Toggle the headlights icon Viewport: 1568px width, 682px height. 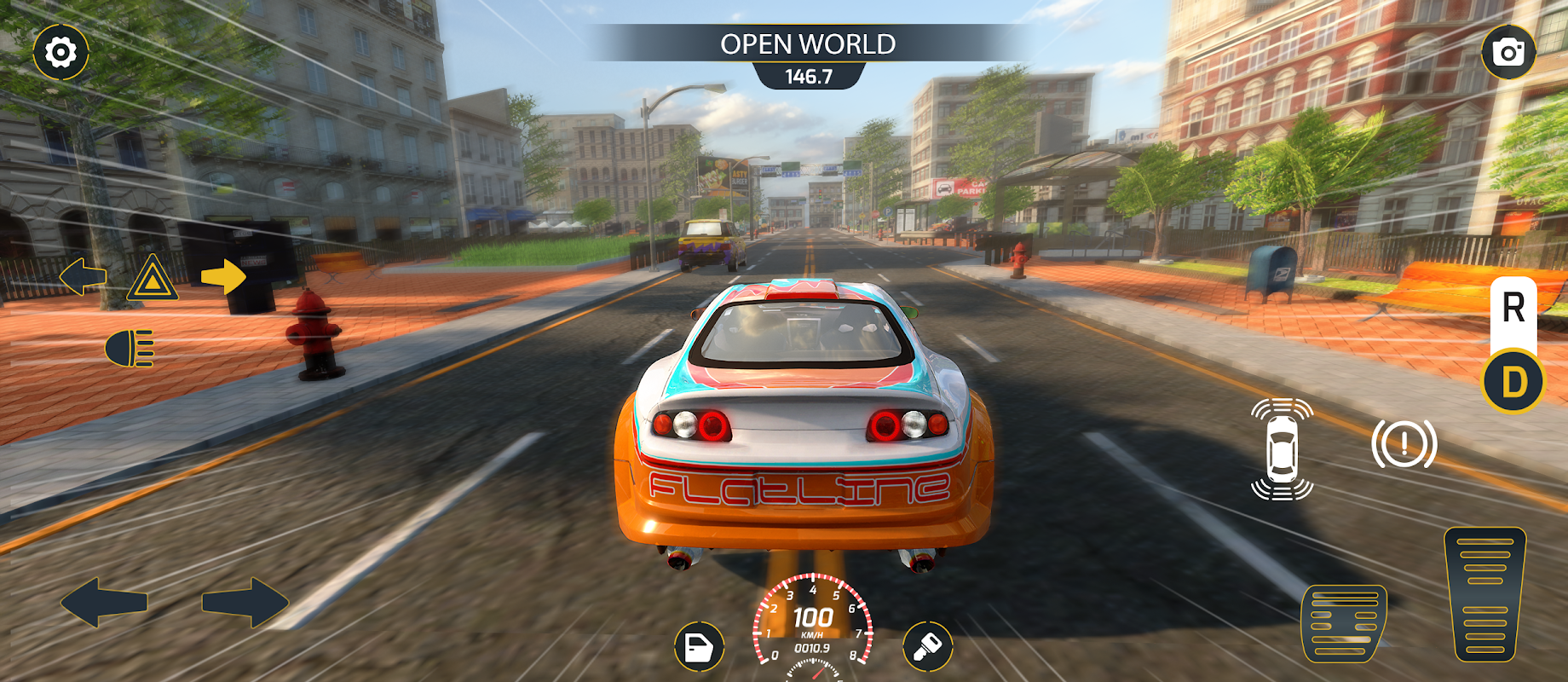pos(130,349)
